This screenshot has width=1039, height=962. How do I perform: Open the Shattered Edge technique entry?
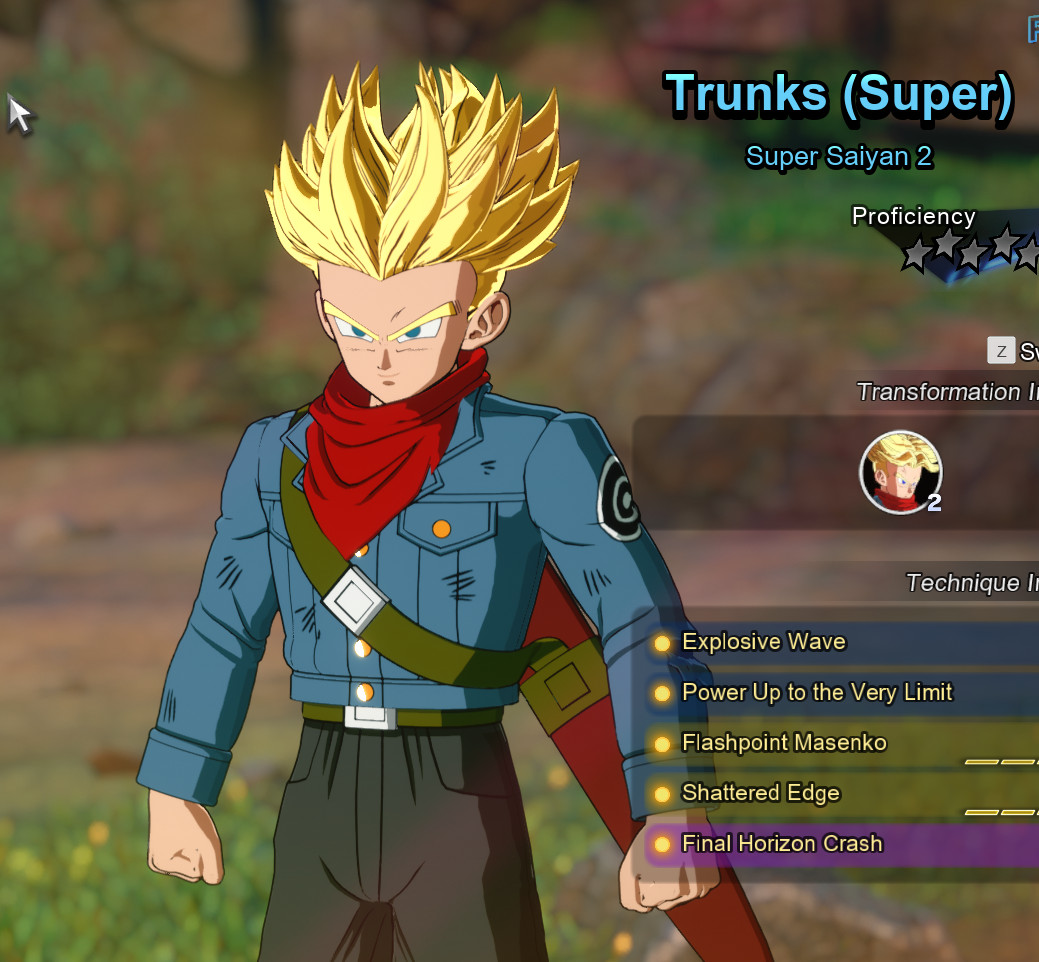[x=760, y=793]
